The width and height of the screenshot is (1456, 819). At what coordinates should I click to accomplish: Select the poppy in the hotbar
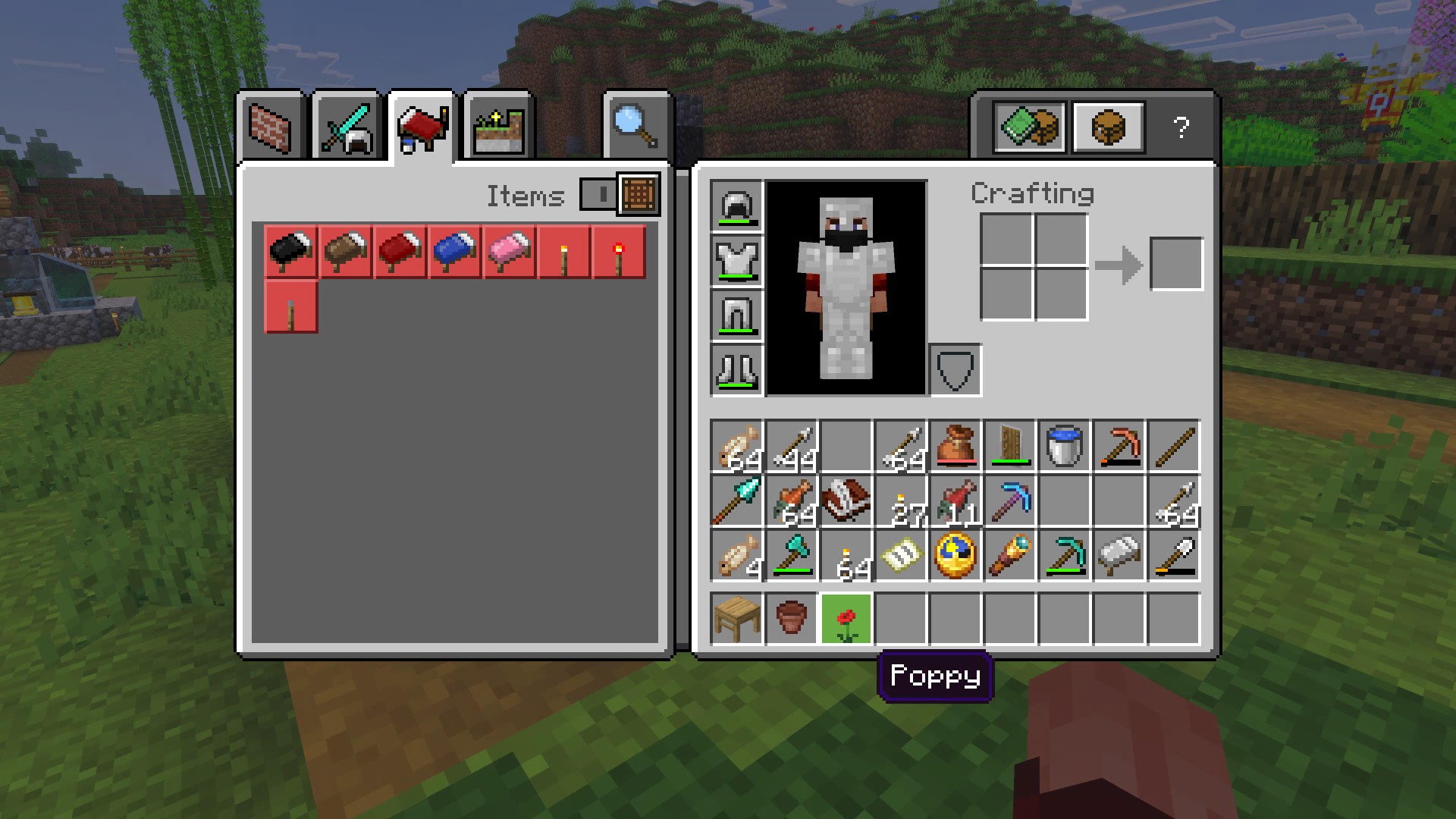point(846,619)
